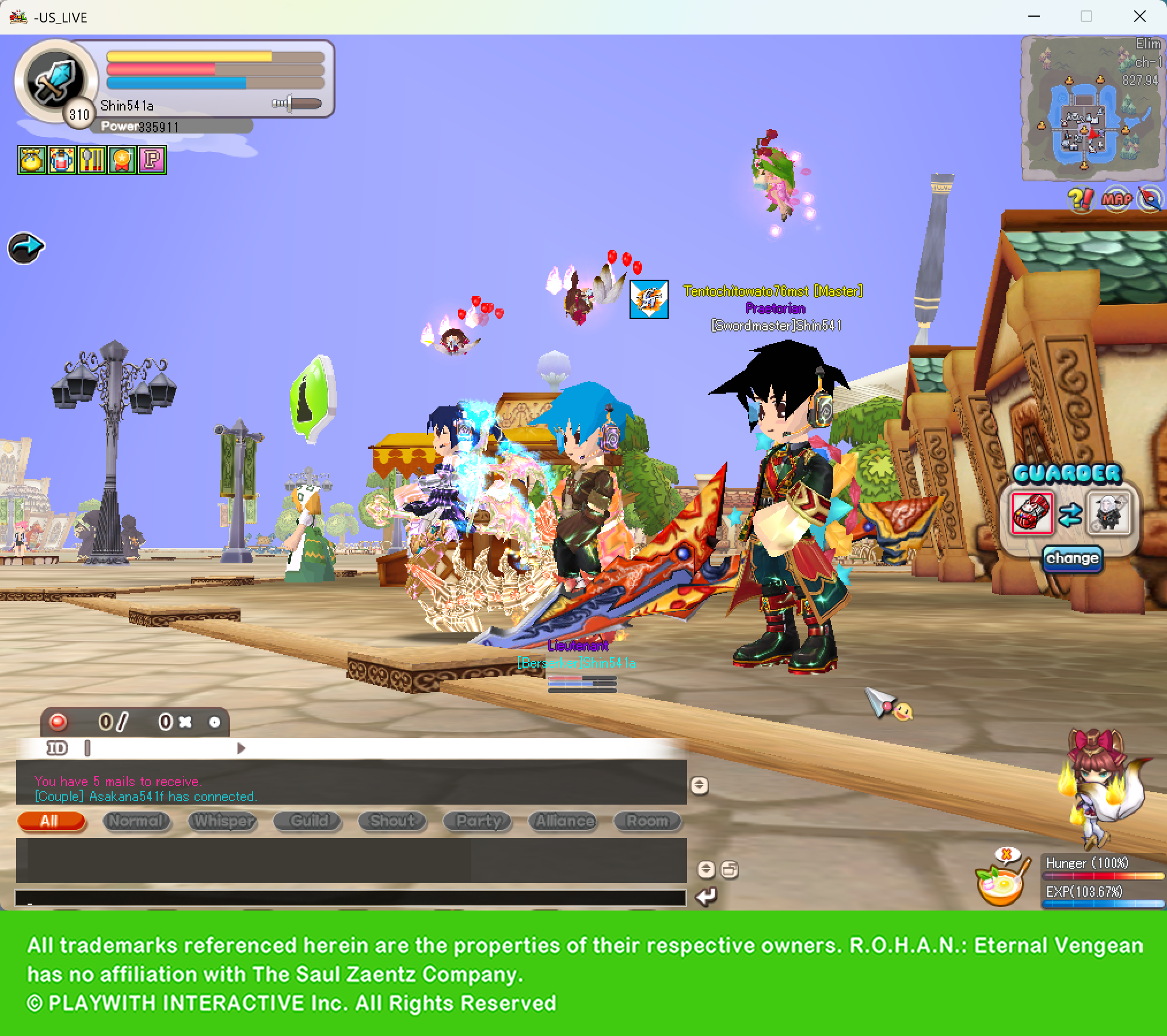Click the compass icon beside MAP
1167x1036 pixels.
click(x=1151, y=199)
